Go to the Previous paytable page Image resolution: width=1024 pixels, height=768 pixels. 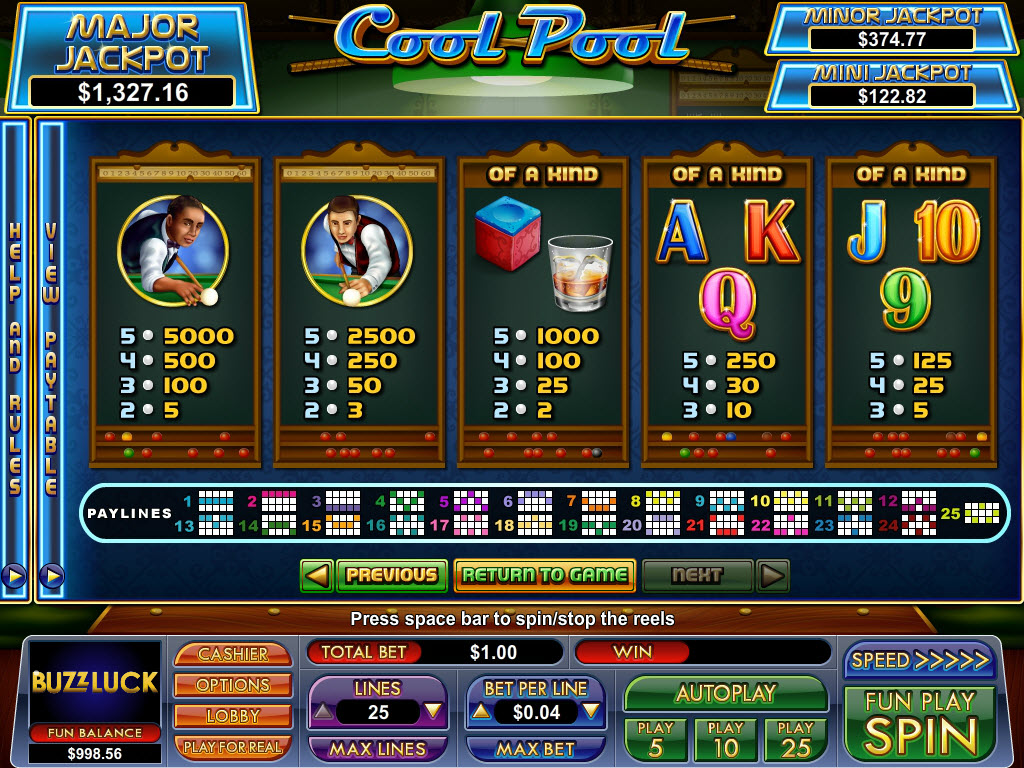[392, 575]
